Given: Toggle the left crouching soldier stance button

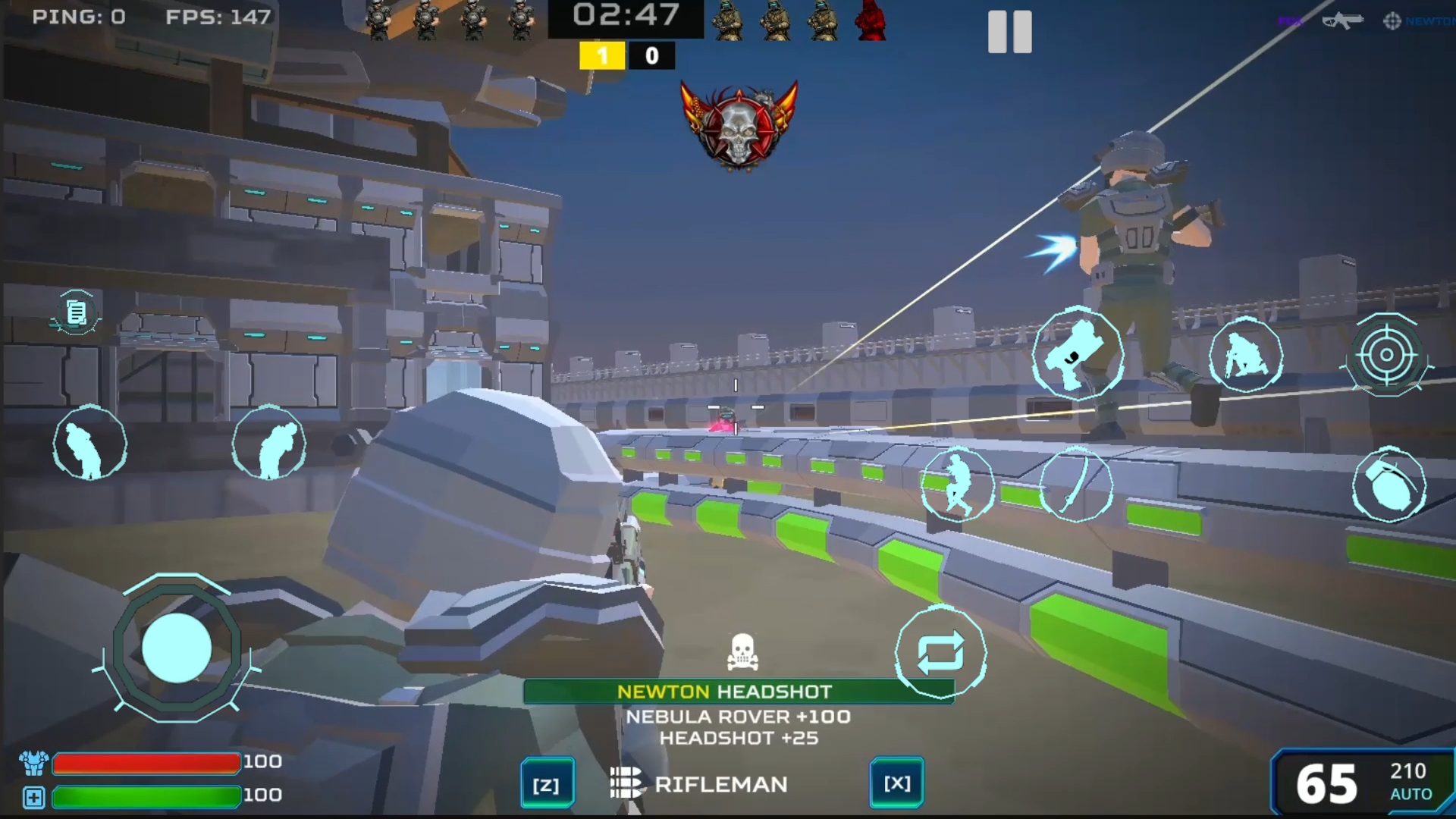Looking at the screenshot, I should coord(89,443).
